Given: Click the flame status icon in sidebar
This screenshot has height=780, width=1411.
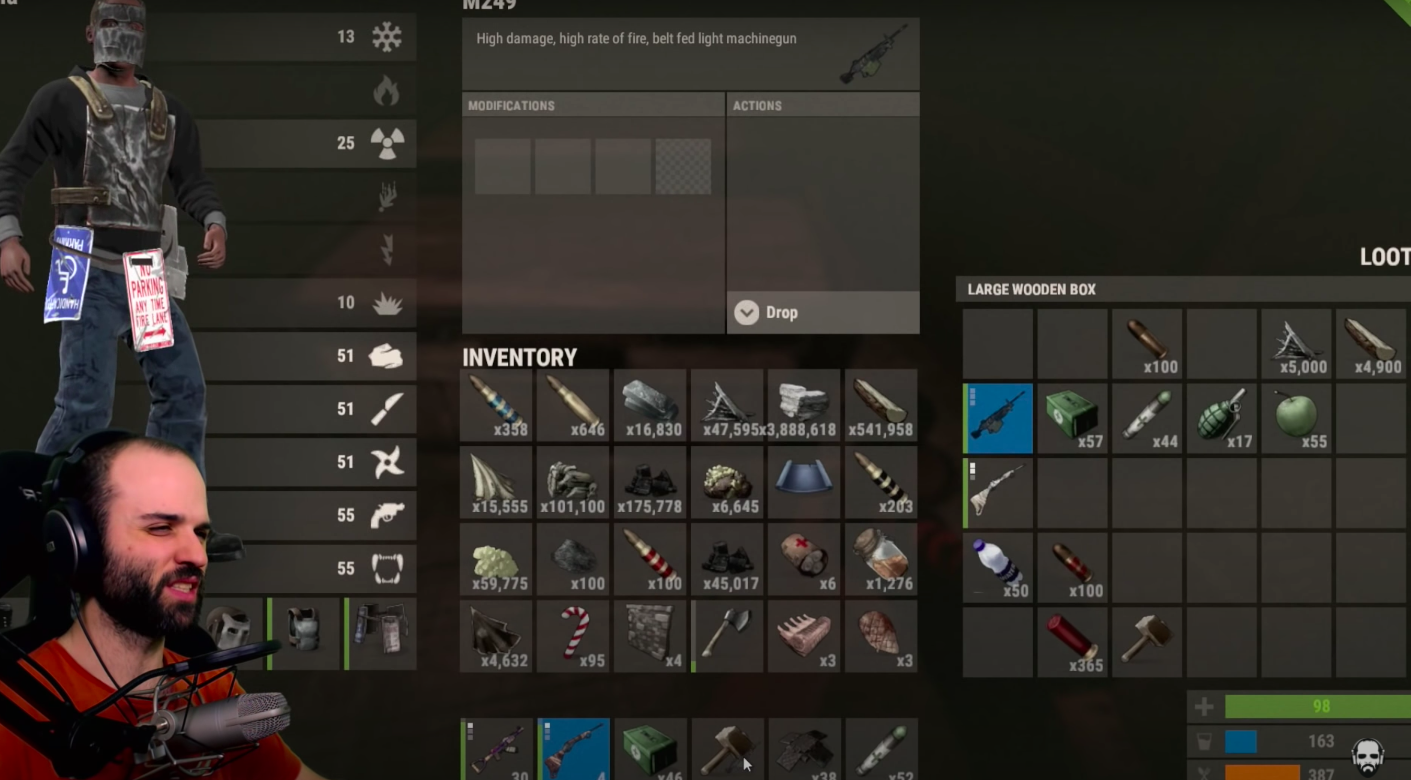Looking at the screenshot, I should 388,90.
